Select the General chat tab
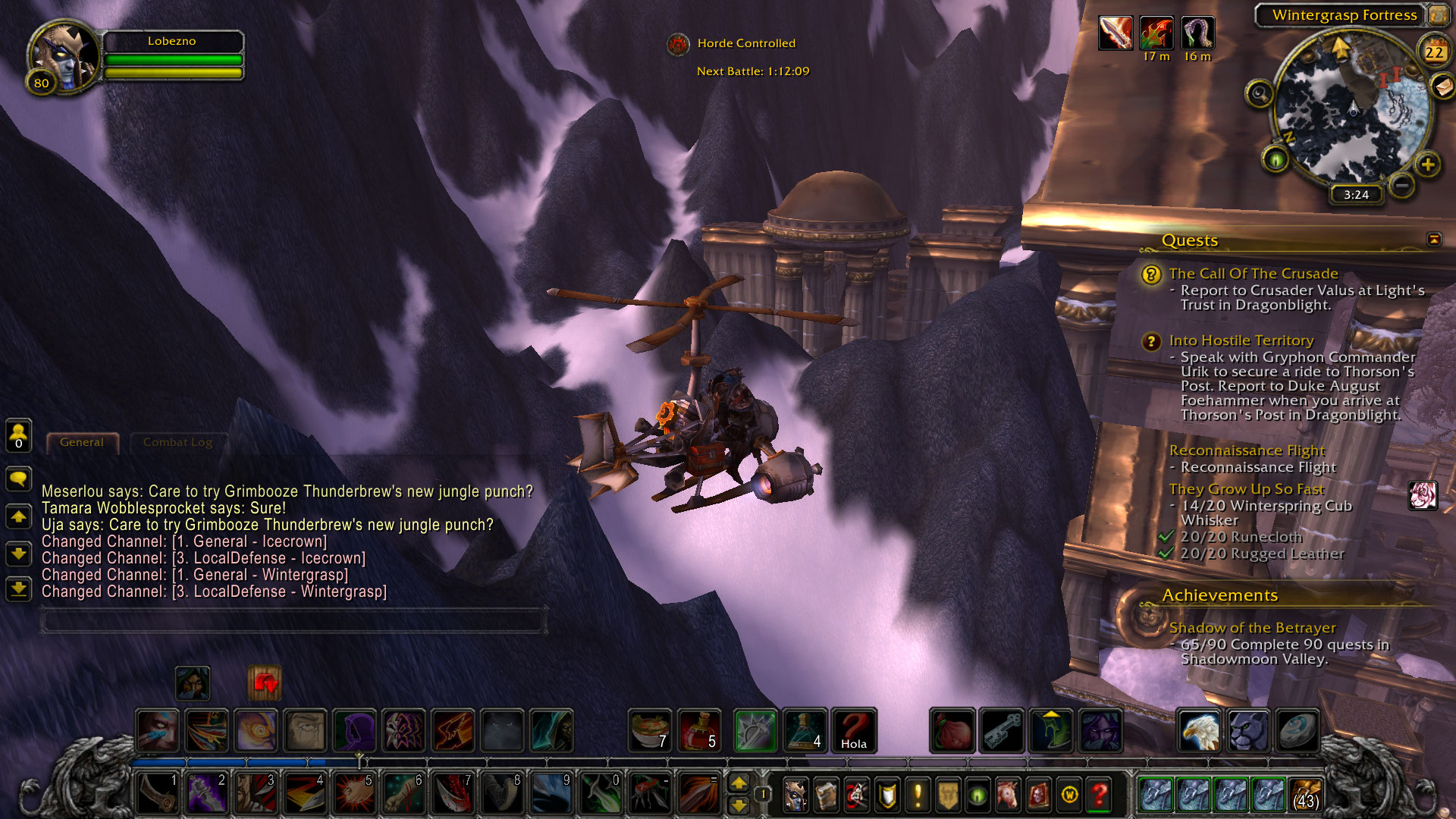This screenshot has width=1456, height=819. [x=82, y=442]
